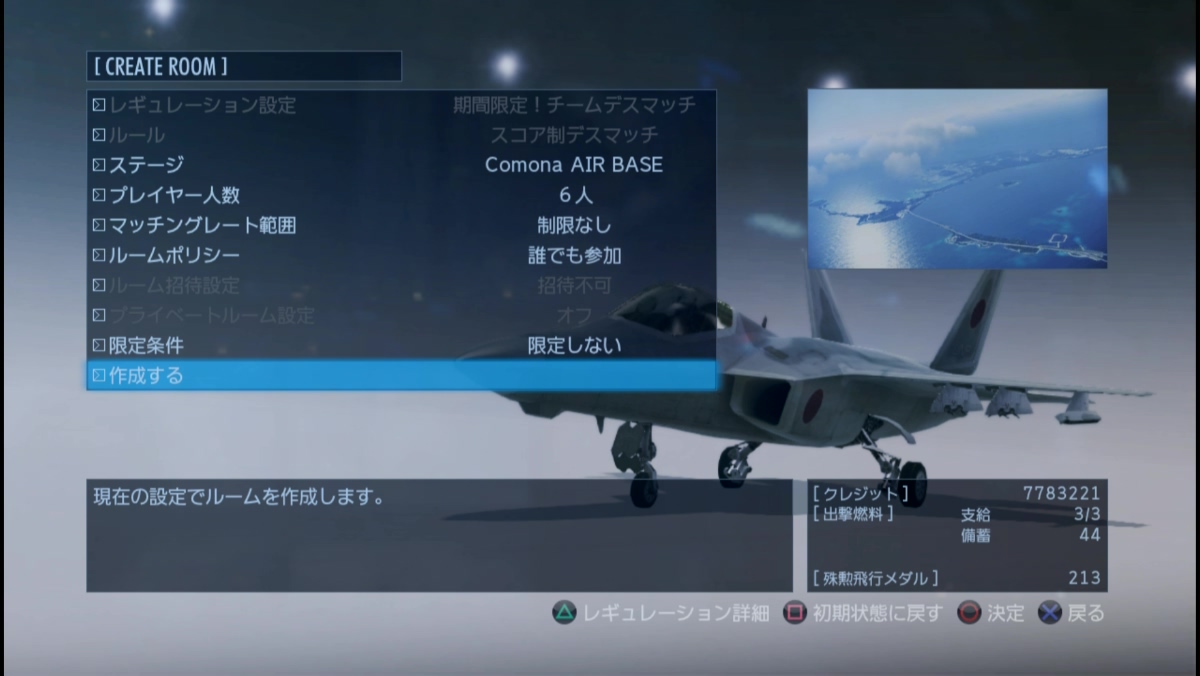Select マッチングレート範囲 option
Image resolution: width=1200 pixels, height=676 pixels.
pyautogui.click(x=400, y=225)
